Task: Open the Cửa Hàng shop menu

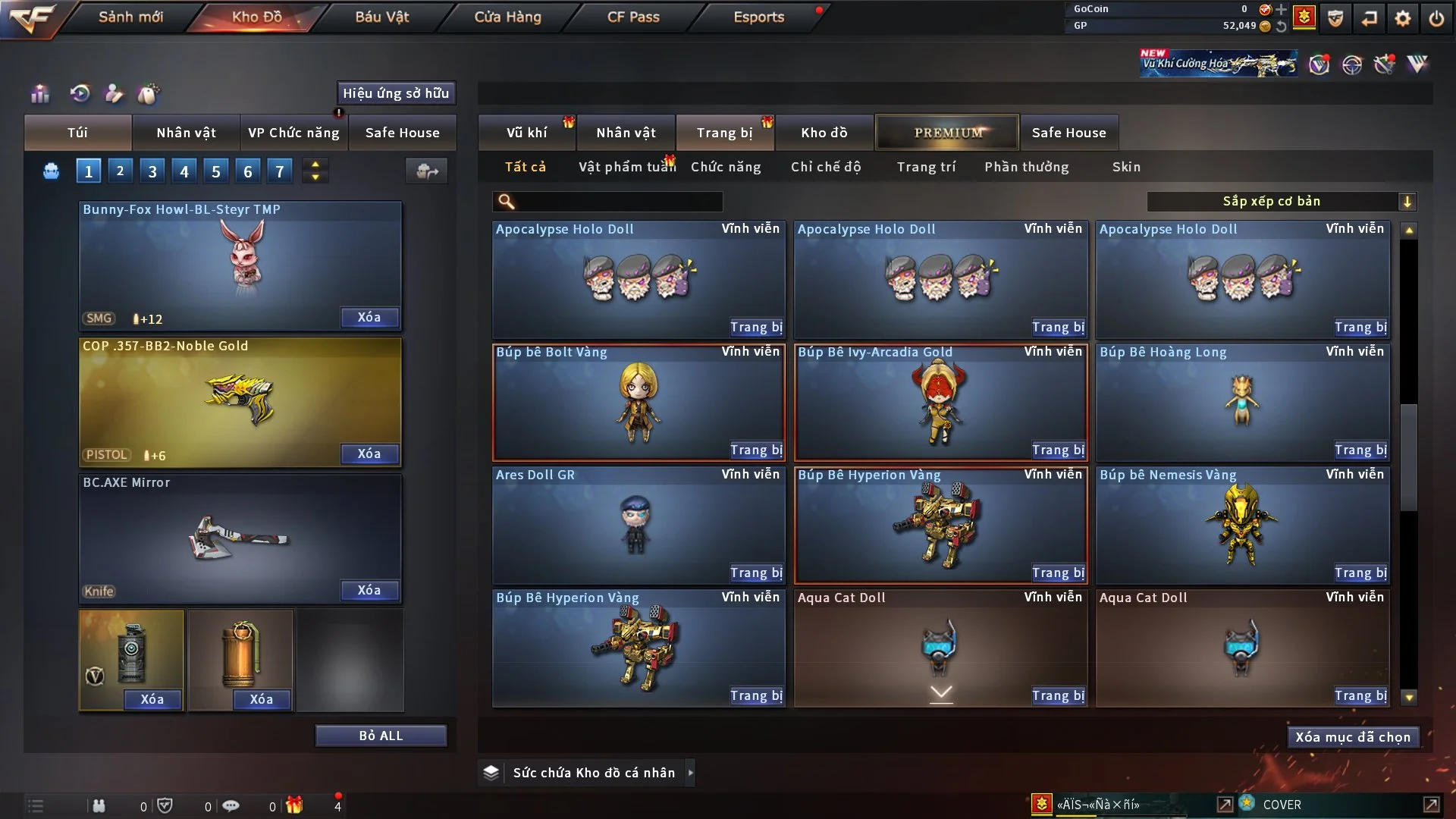Action: coord(507,17)
